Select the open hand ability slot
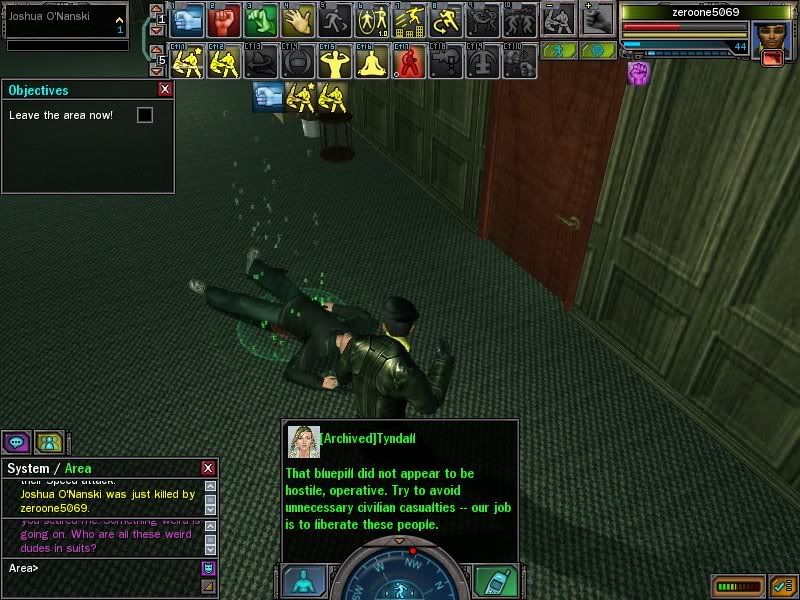 point(298,19)
